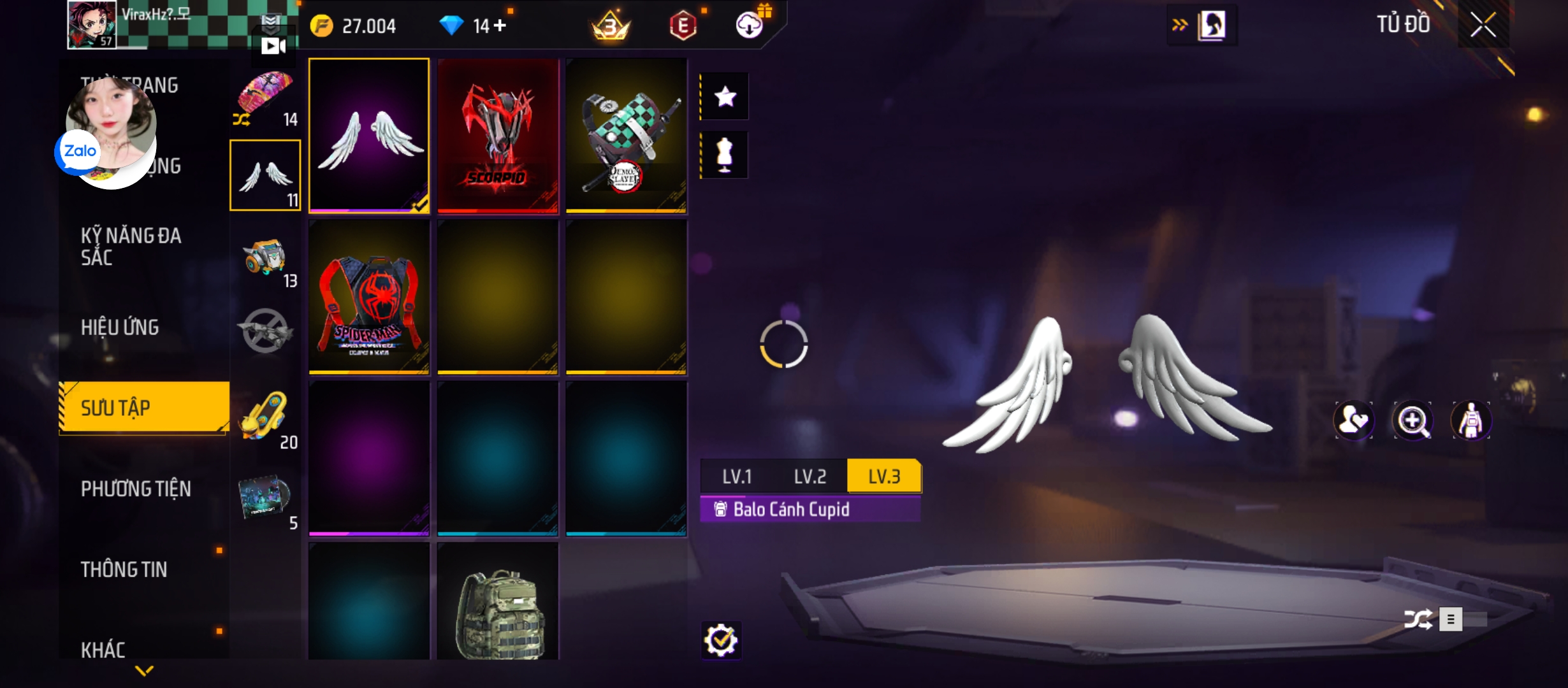Switch to the LV.2 backpack level
Image resolution: width=1568 pixels, height=688 pixels.
tap(810, 477)
